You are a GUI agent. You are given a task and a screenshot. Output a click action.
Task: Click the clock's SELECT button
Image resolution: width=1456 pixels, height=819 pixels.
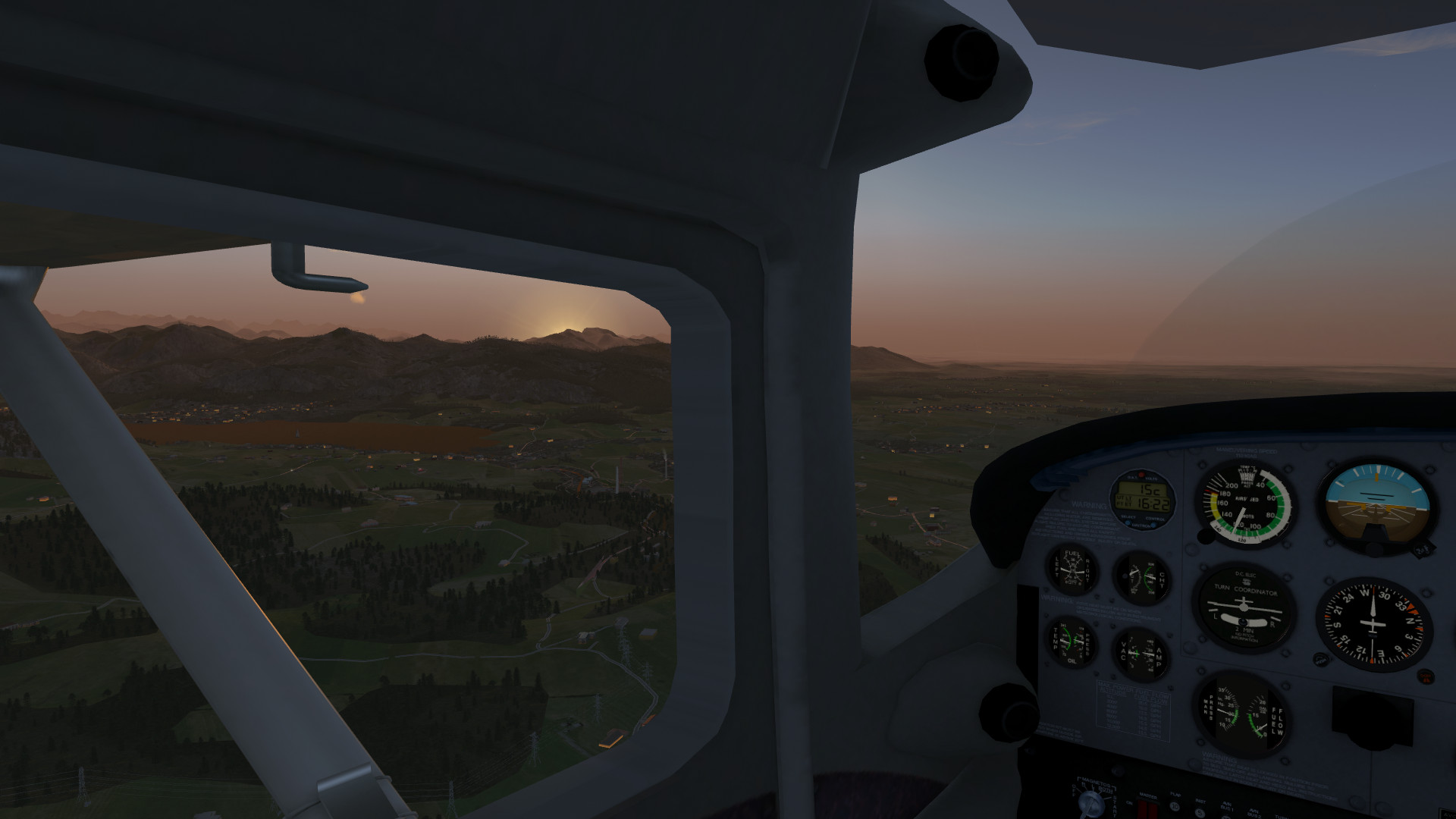pos(1128,523)
